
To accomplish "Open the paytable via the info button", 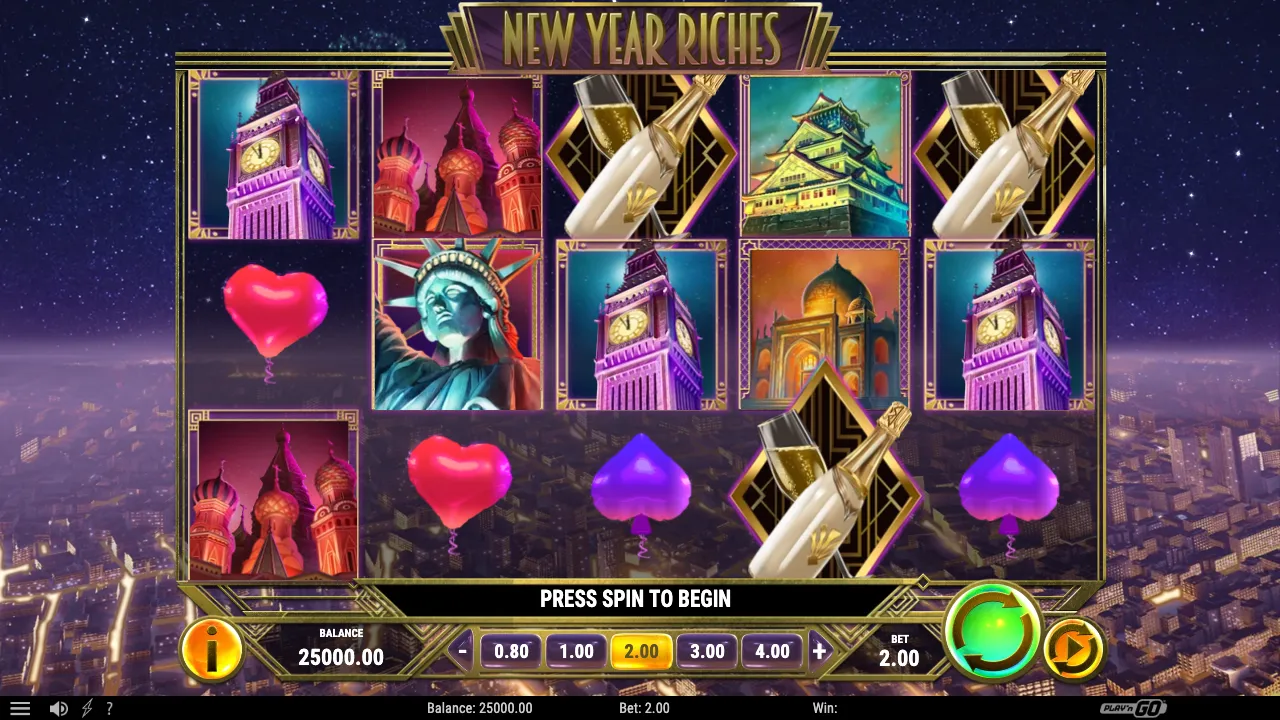I will [x=211, y=651].
